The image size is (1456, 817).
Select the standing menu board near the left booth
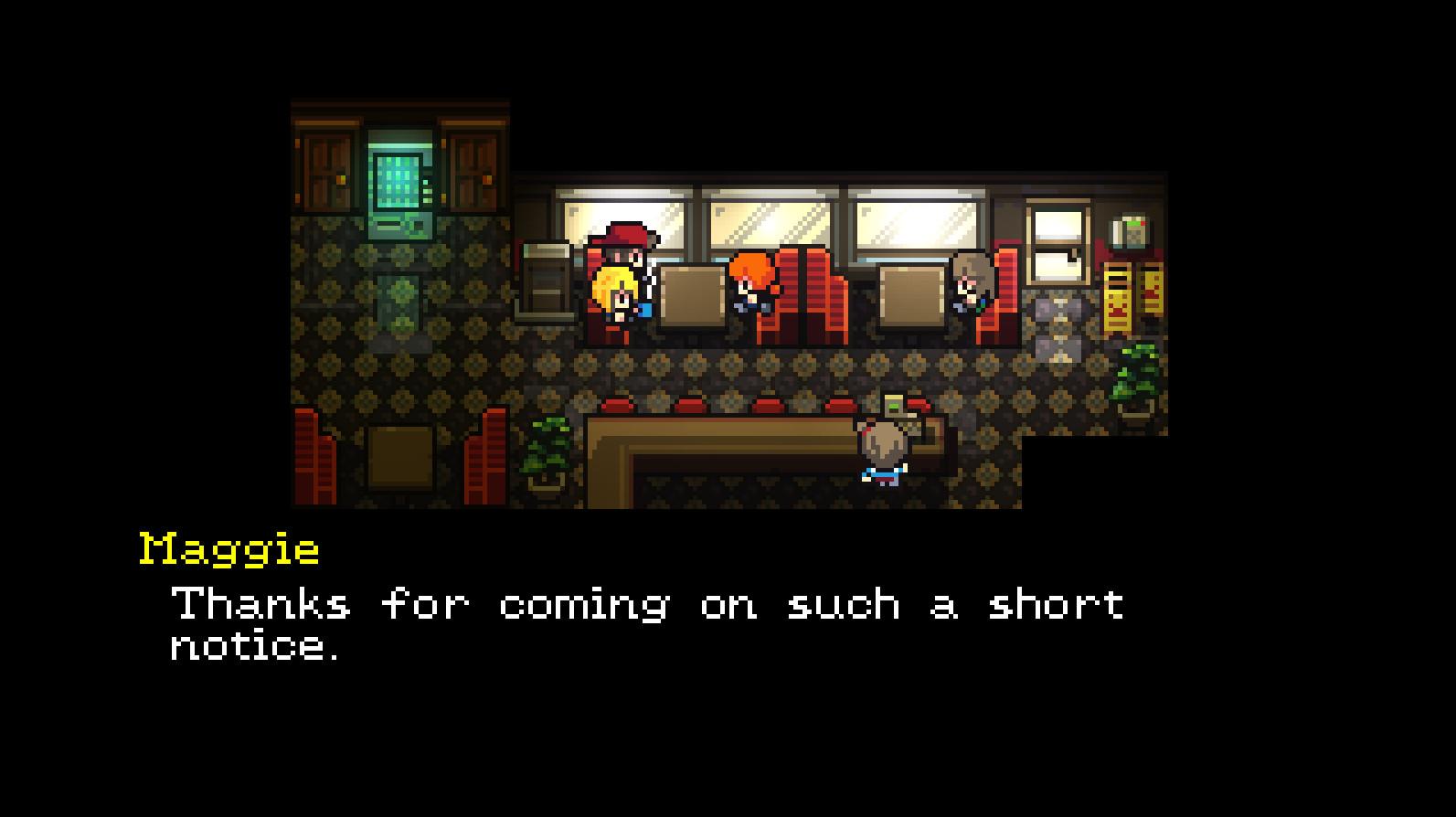point(546,274)
